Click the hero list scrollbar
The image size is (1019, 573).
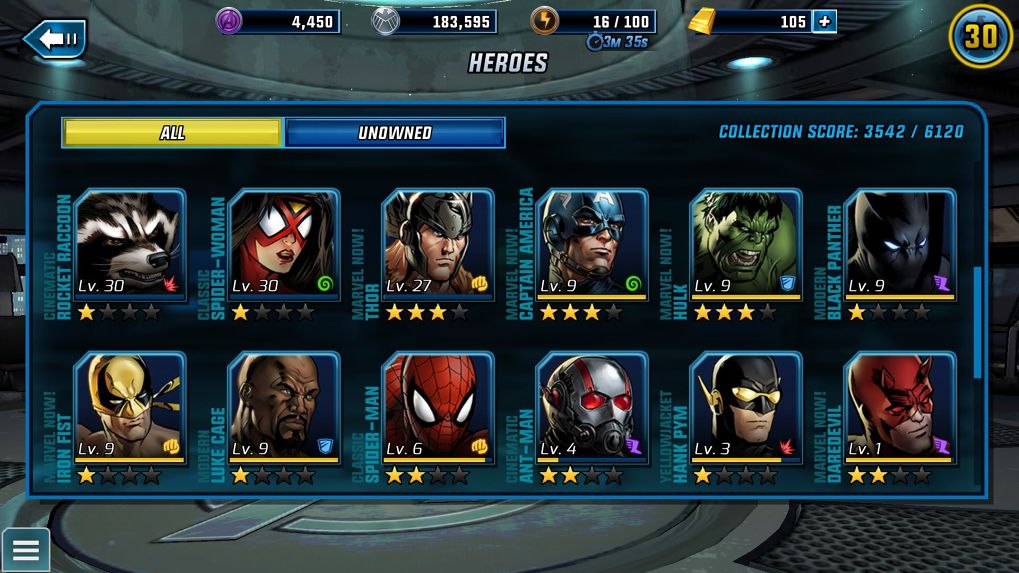(977, 322)
